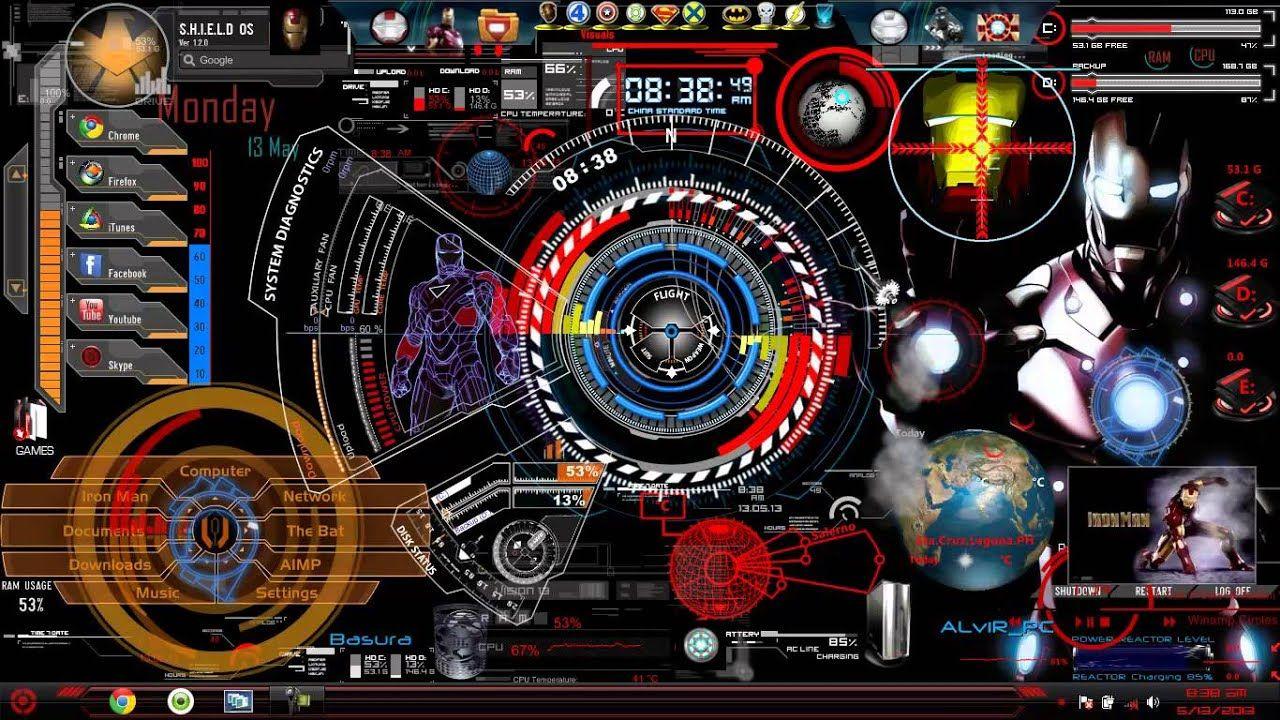Click the Flash lightning bolt dock icon
This screenshot has width=1280, height=720.
797,14
